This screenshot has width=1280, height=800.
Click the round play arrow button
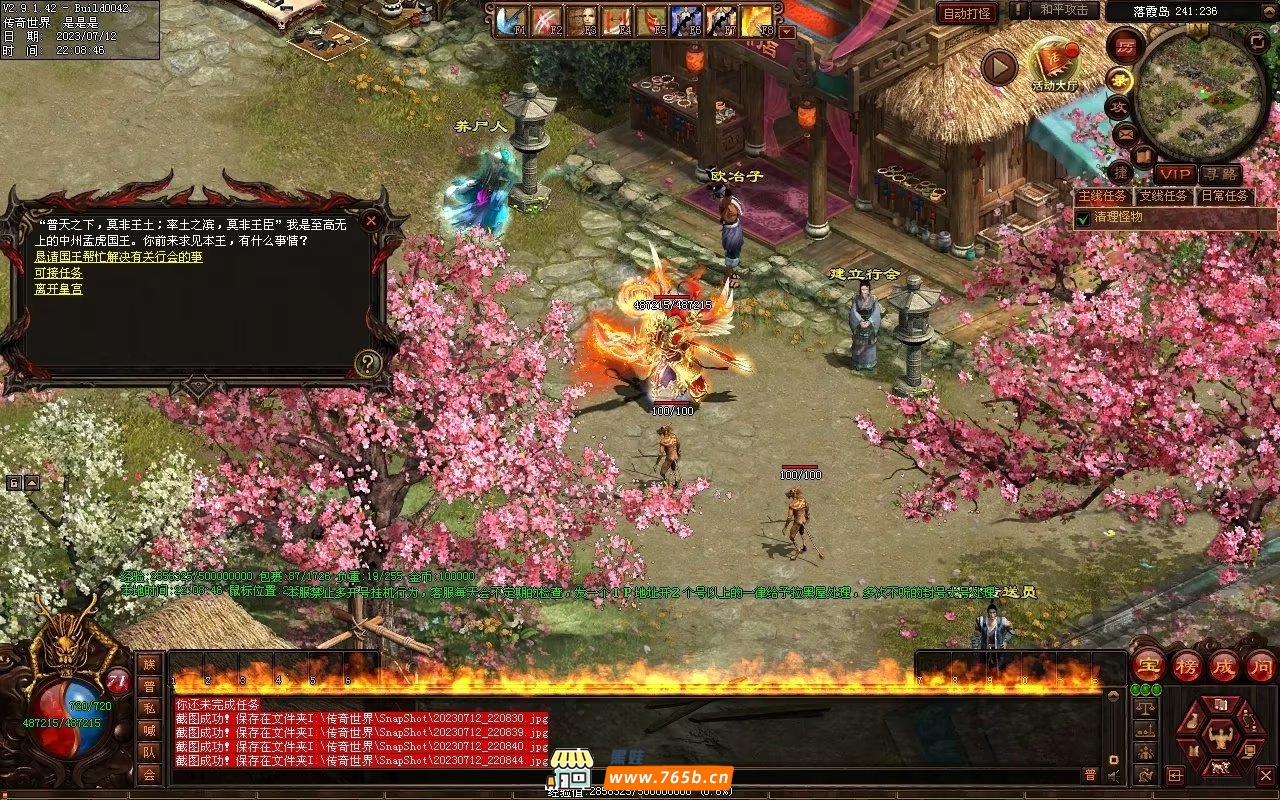point(998,67)
